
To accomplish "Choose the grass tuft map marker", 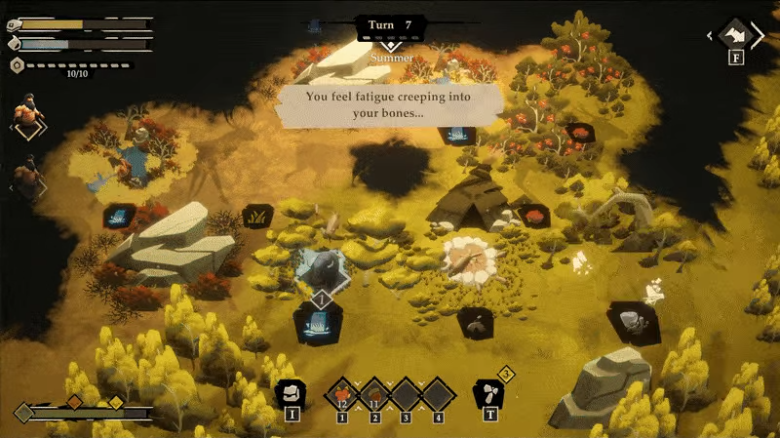I will [x=257, y=215].
